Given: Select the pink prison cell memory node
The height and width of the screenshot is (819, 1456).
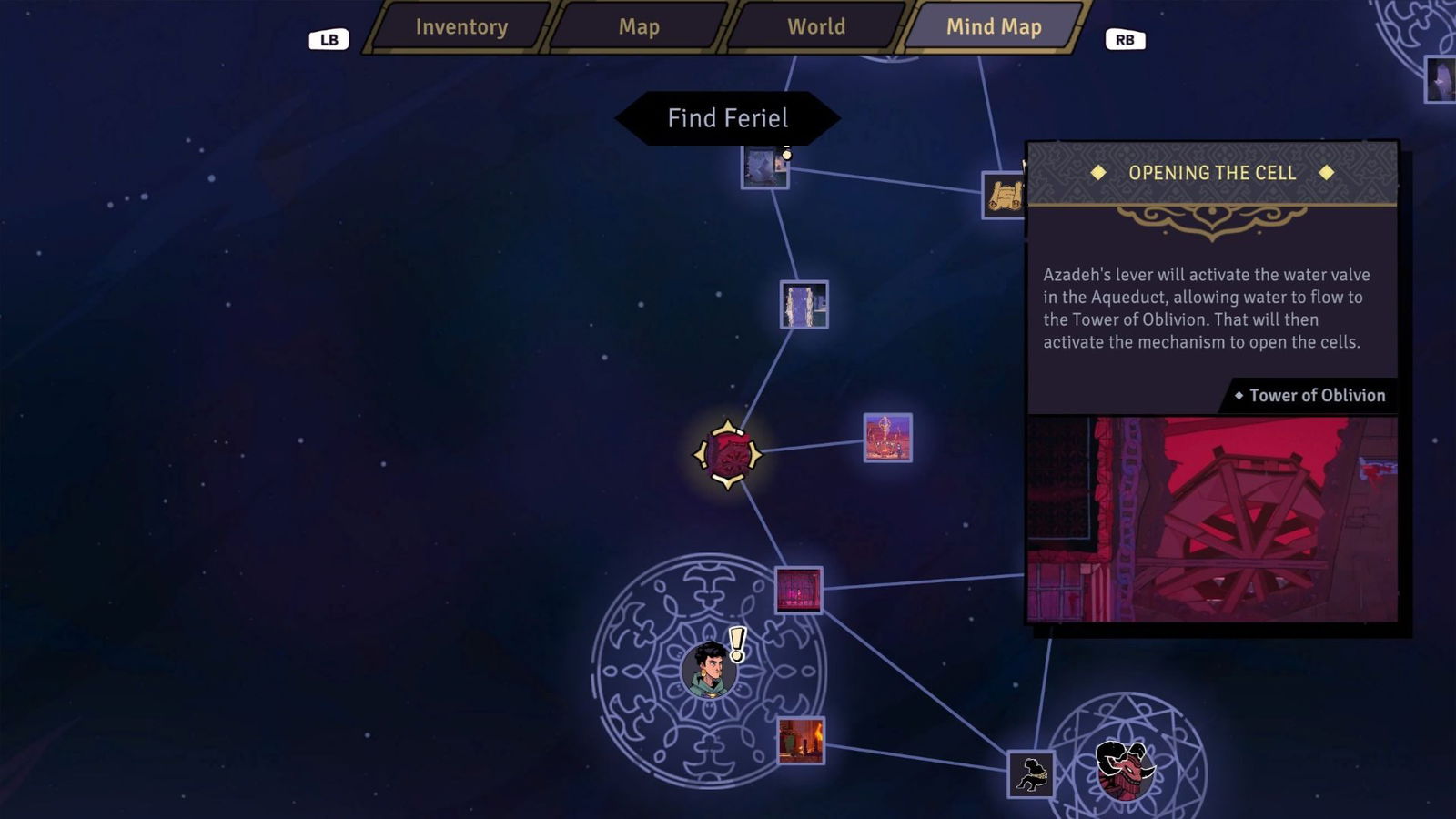Looking at the screenshot, I should (799, 590).
